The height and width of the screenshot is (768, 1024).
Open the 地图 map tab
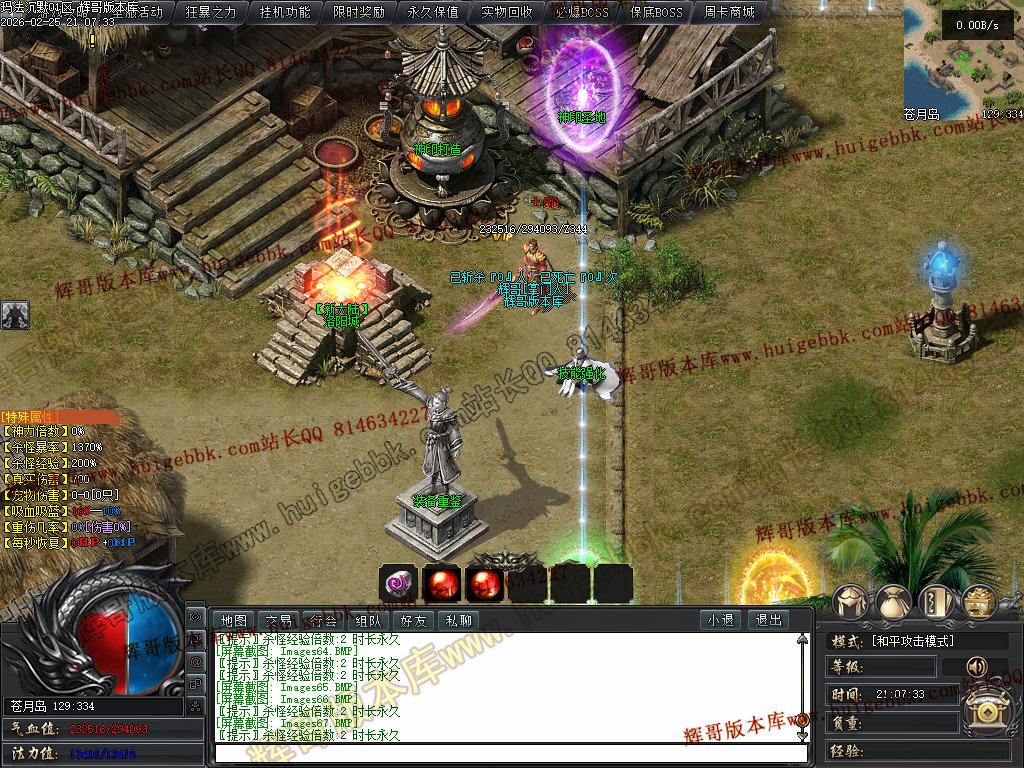pyautogui.click(x=234, y=620)
